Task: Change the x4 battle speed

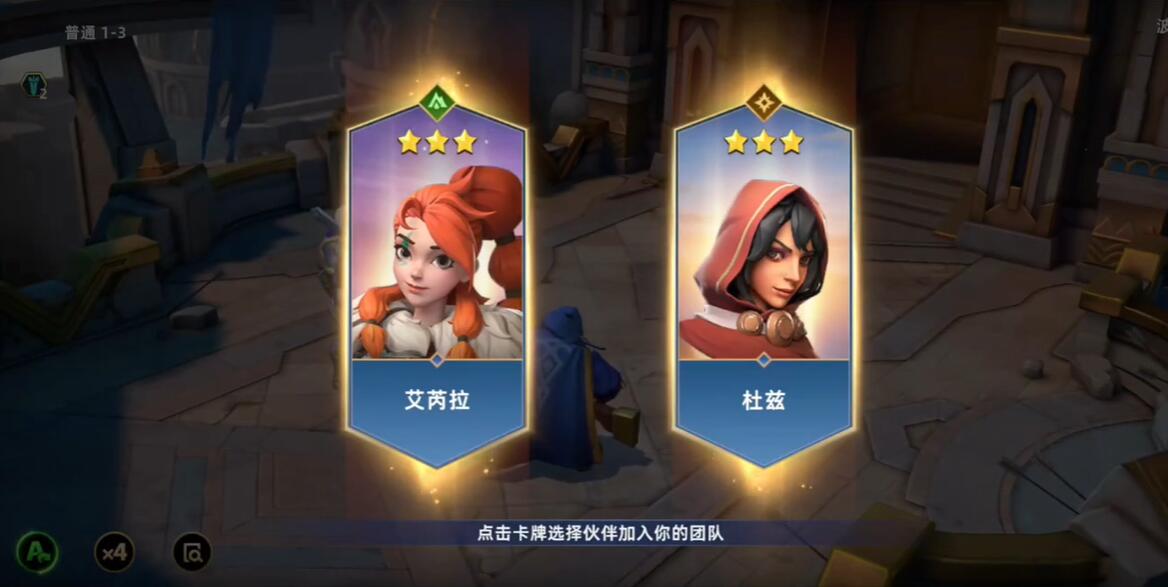Action: pyautogui.click(x=114, y=551)
